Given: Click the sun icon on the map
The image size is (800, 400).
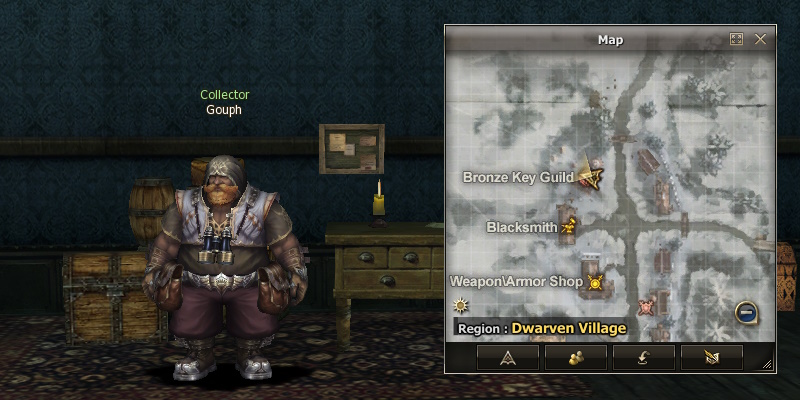Looking at the screenshot, I should coord(460,305).
